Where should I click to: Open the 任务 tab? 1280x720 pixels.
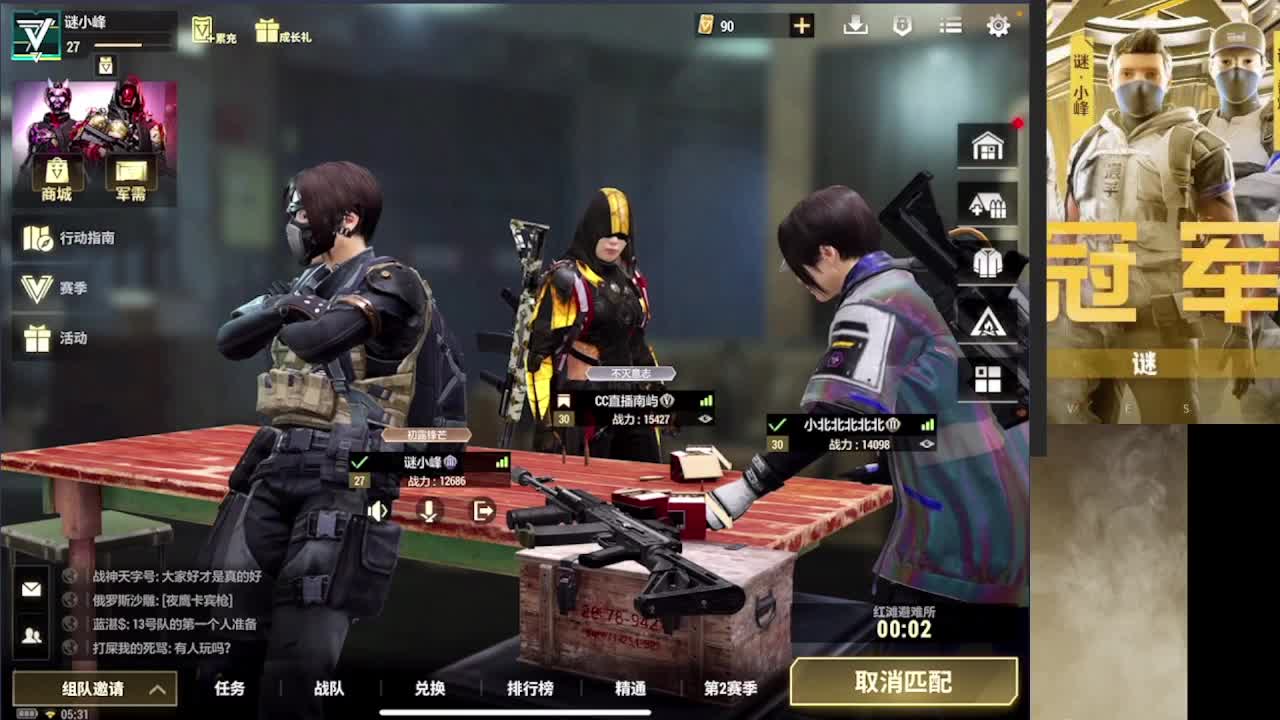tap(229, 689)
